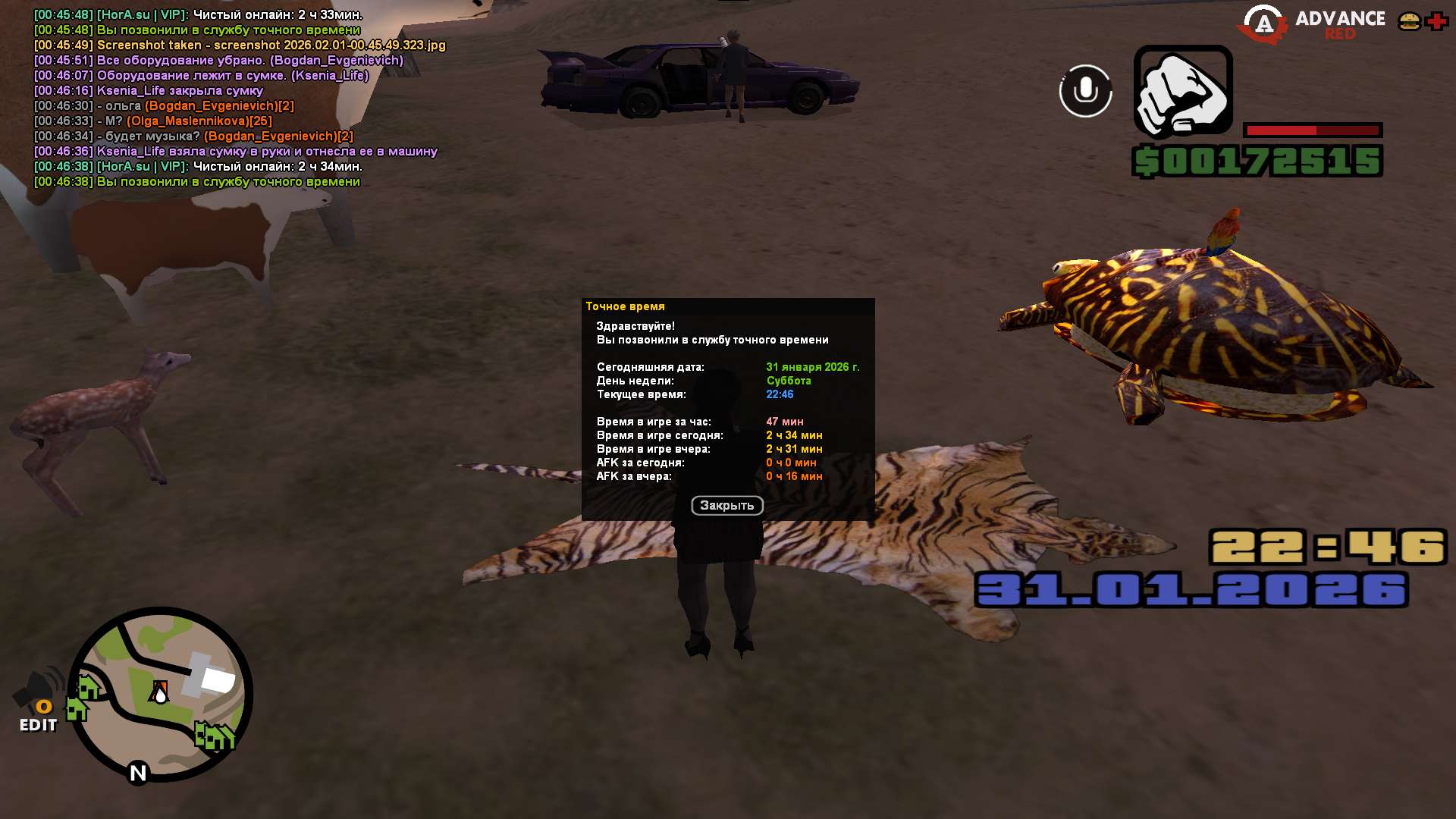Toggle the voice chat microphone icon
The image size is (1456, 819).
click(x=1085, y=91)
